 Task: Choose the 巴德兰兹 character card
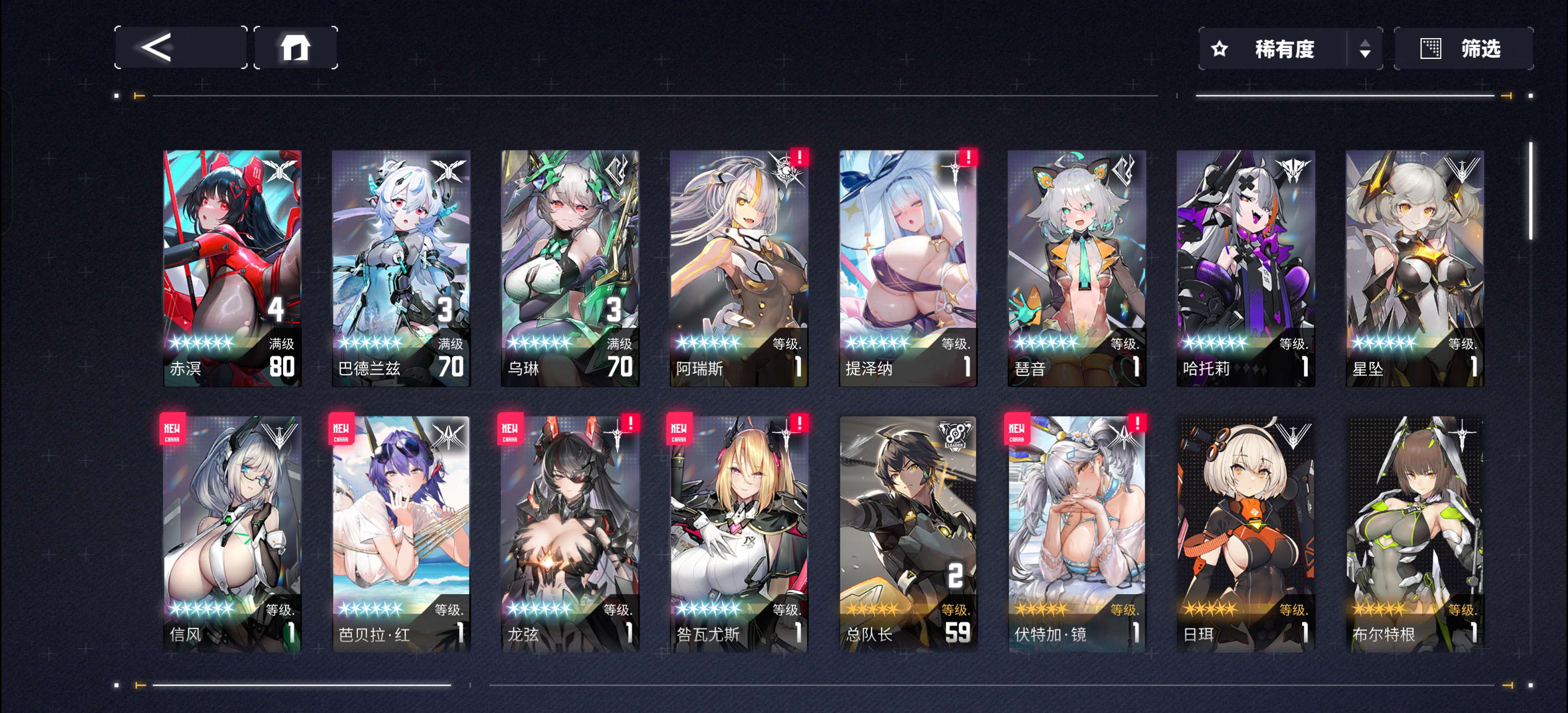[401, 268]
